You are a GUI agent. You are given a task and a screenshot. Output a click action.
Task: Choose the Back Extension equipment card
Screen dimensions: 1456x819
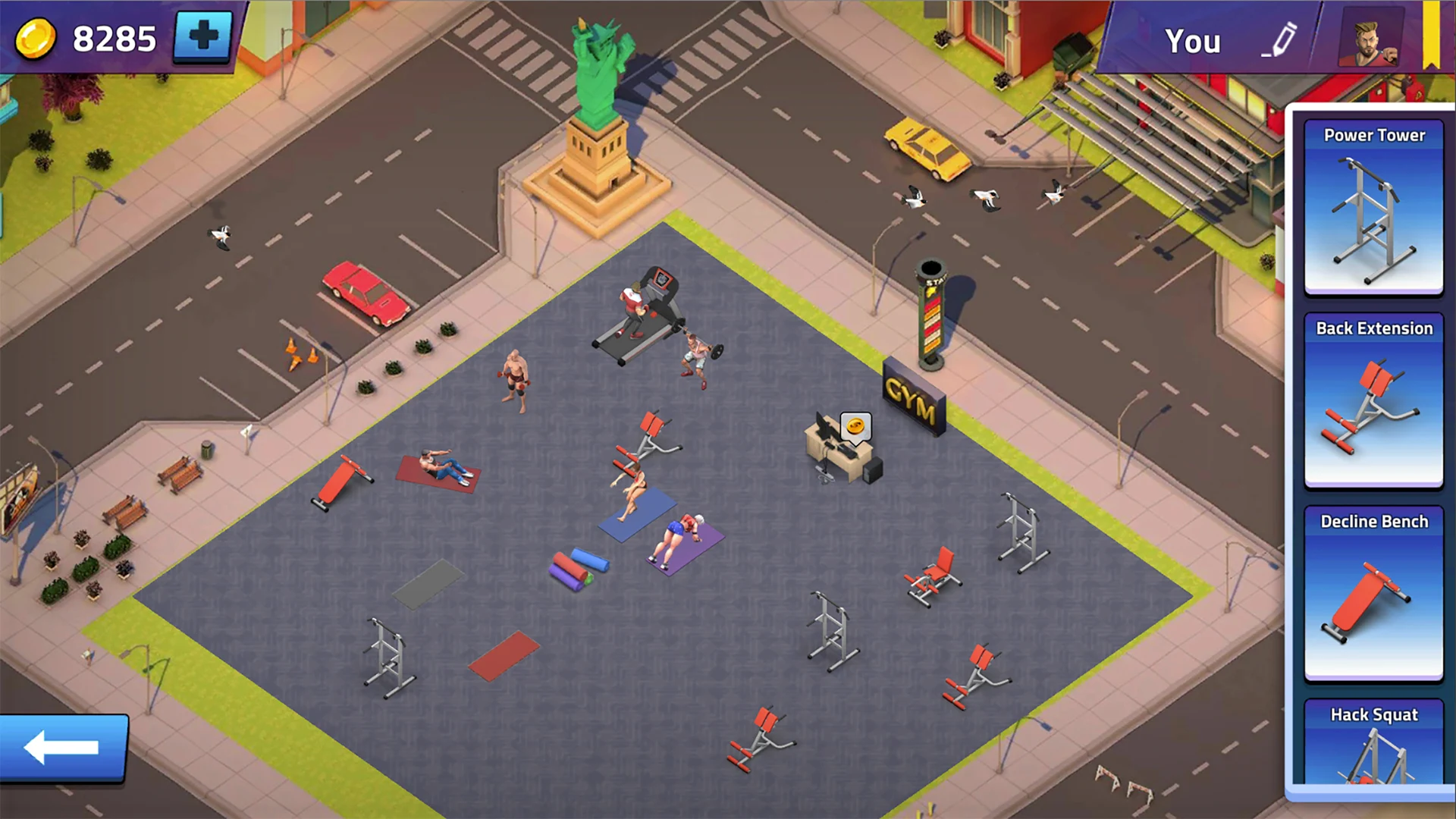tap(1373, 400)
